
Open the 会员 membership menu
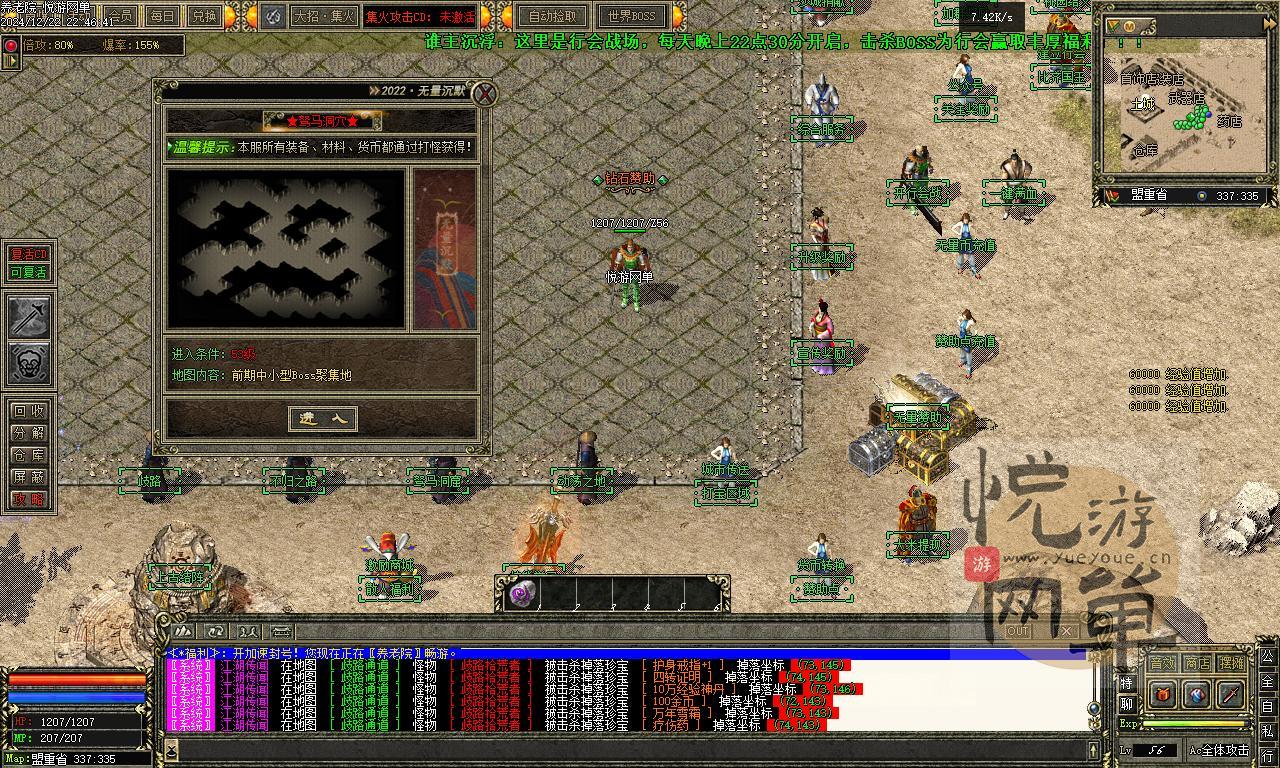coord(120,16)
